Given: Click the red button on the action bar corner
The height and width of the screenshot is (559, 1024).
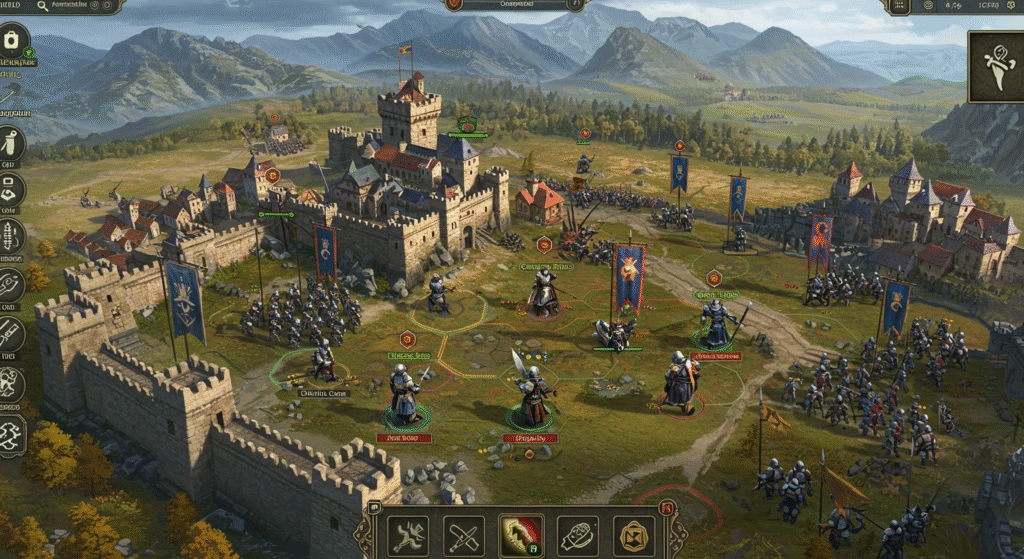Looking at the screenshot, I should (x=666, y=507).
